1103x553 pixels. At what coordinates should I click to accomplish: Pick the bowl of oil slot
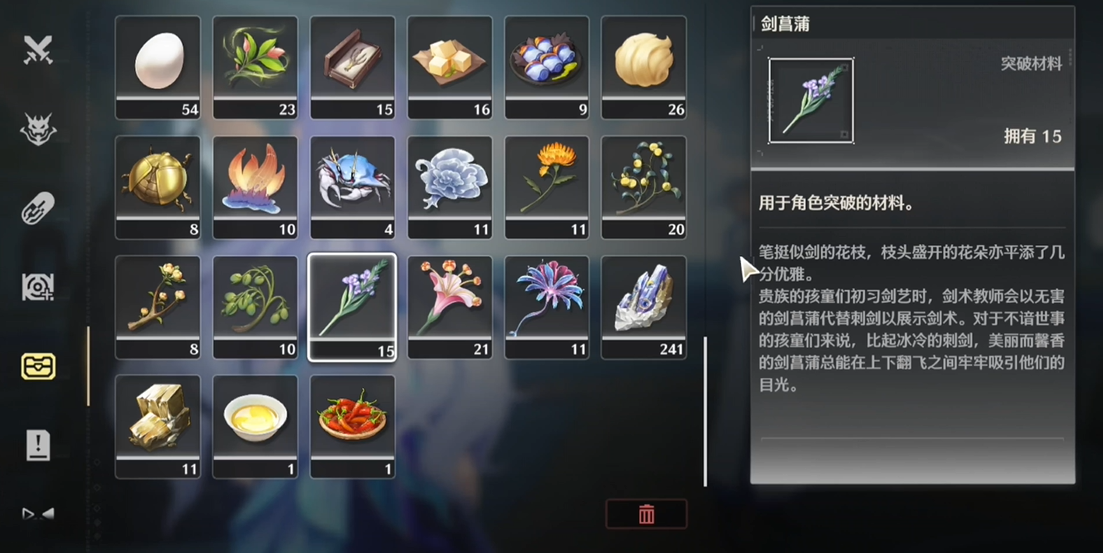255,426
